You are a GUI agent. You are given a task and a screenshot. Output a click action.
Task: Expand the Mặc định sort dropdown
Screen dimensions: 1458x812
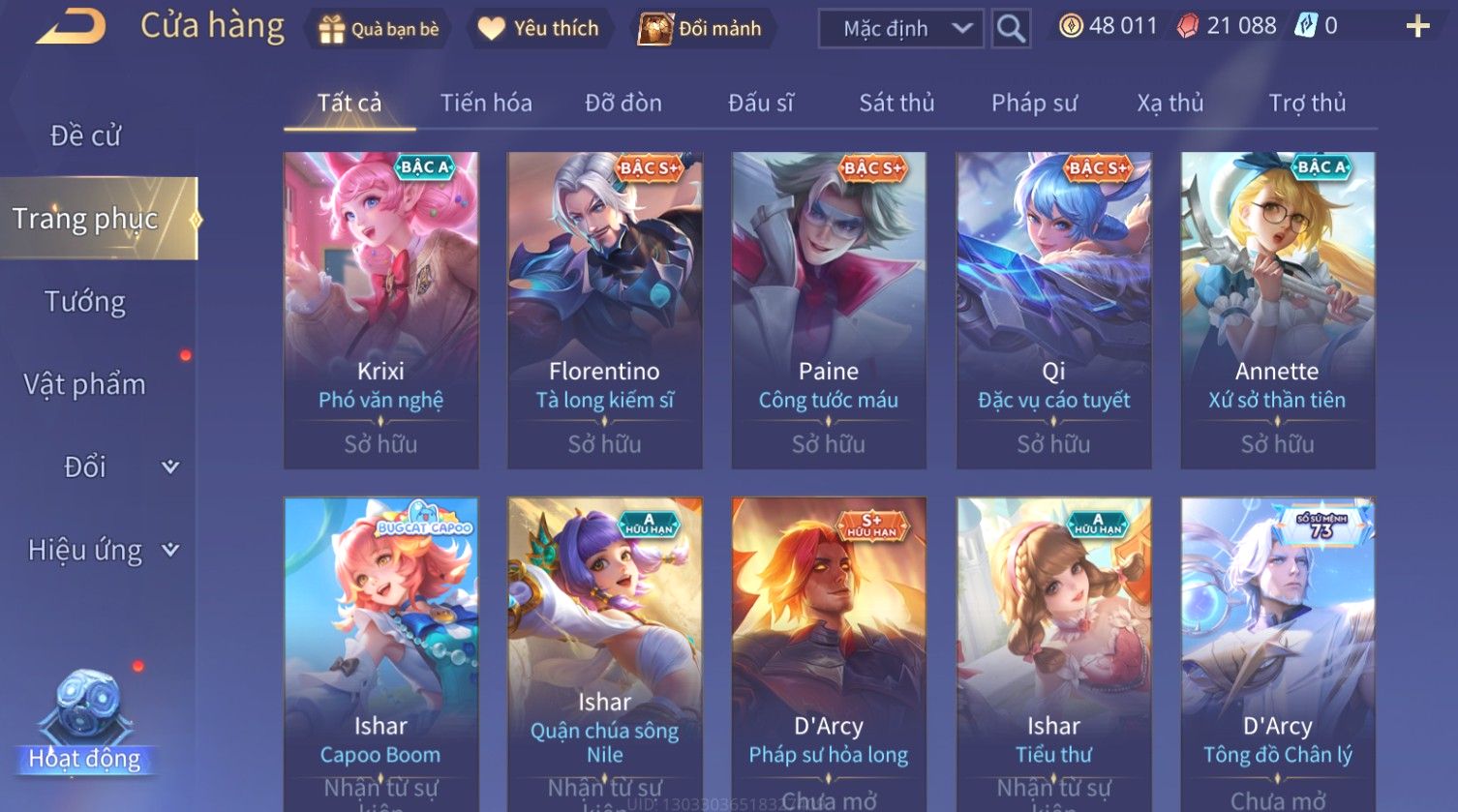[900, 29]
